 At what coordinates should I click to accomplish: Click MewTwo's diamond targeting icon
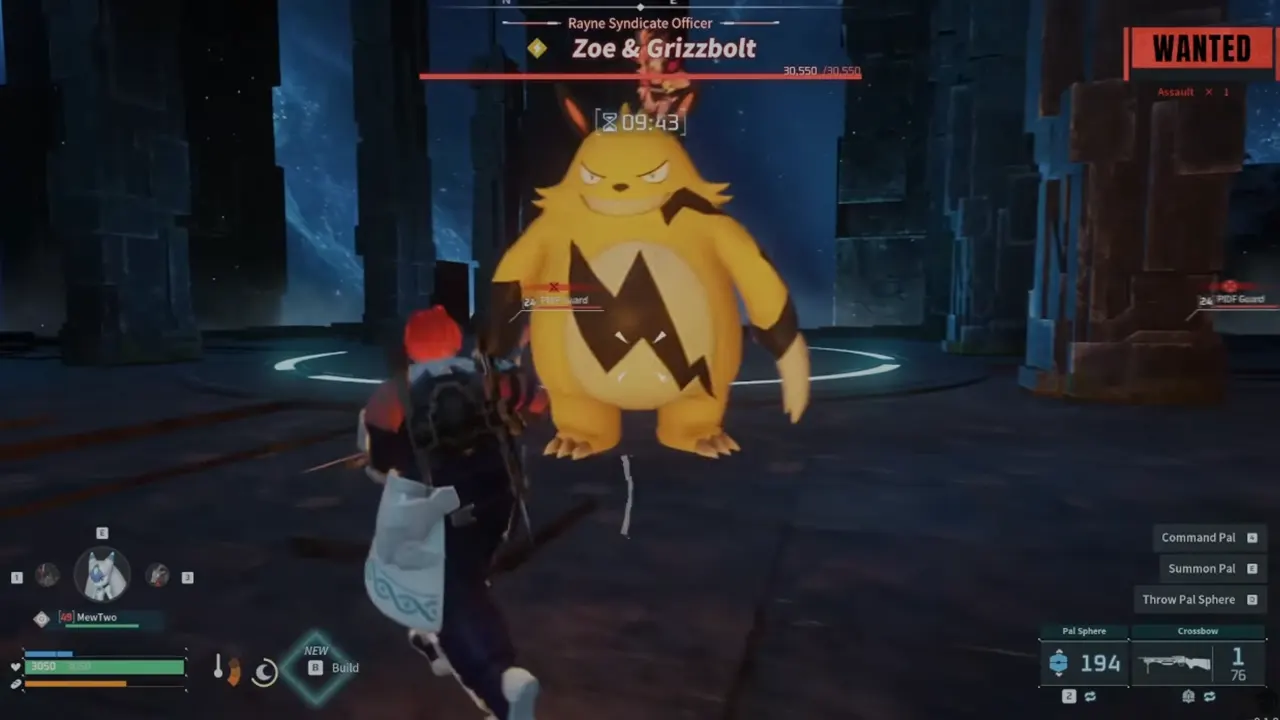[x=41, y=618]
